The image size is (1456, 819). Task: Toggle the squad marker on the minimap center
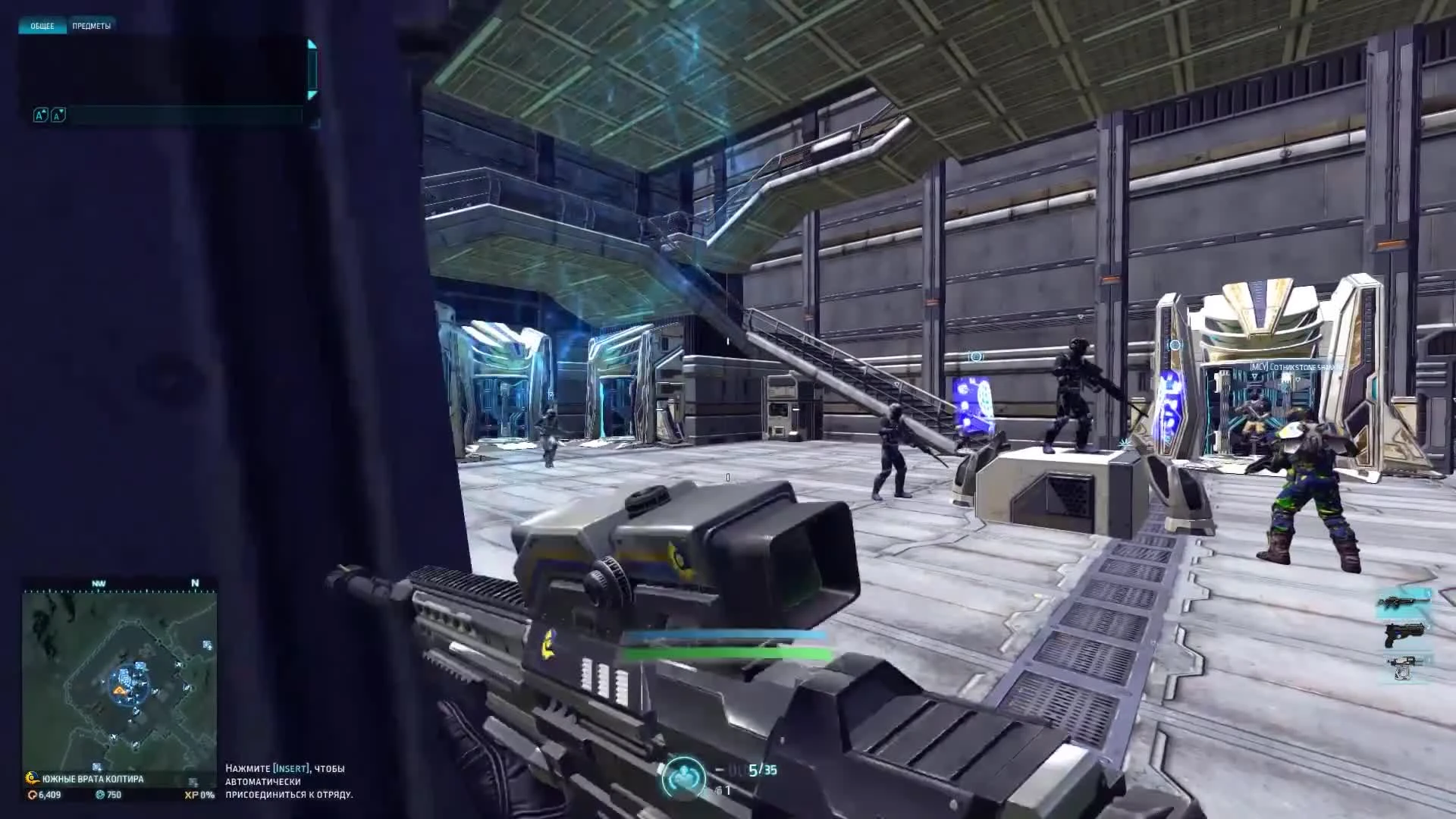(x=119, y=691)
